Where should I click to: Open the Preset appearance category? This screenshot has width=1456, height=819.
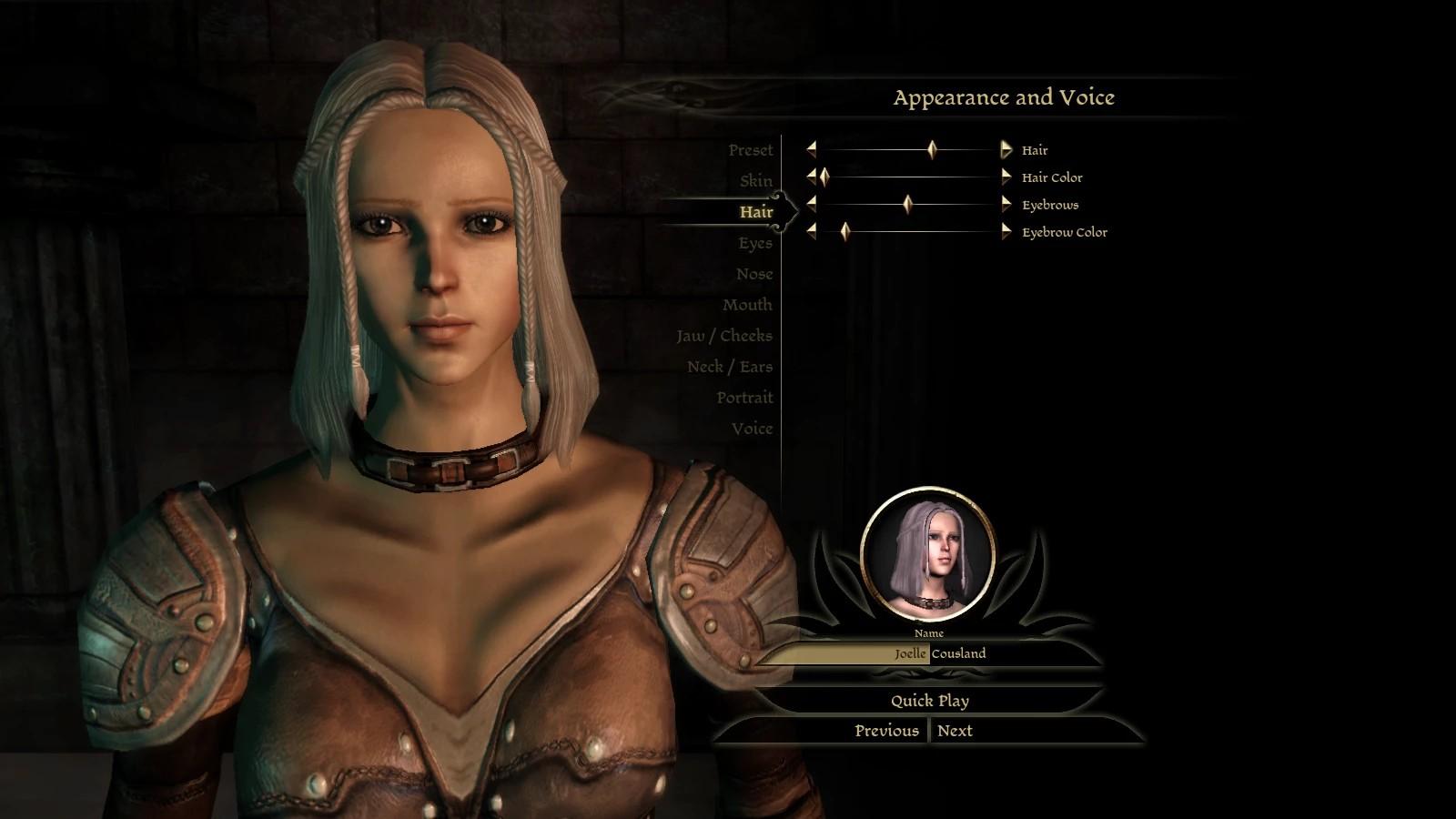point(750,150)
